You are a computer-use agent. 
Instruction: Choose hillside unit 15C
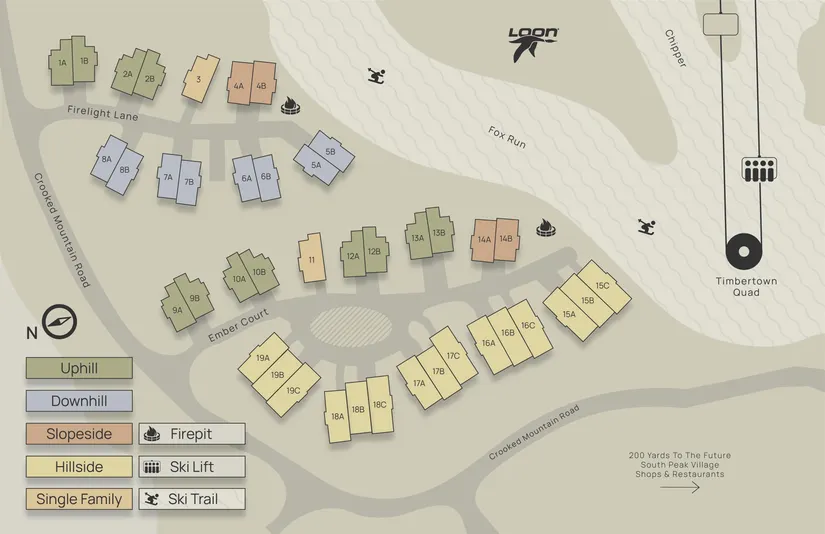[603, 285]
